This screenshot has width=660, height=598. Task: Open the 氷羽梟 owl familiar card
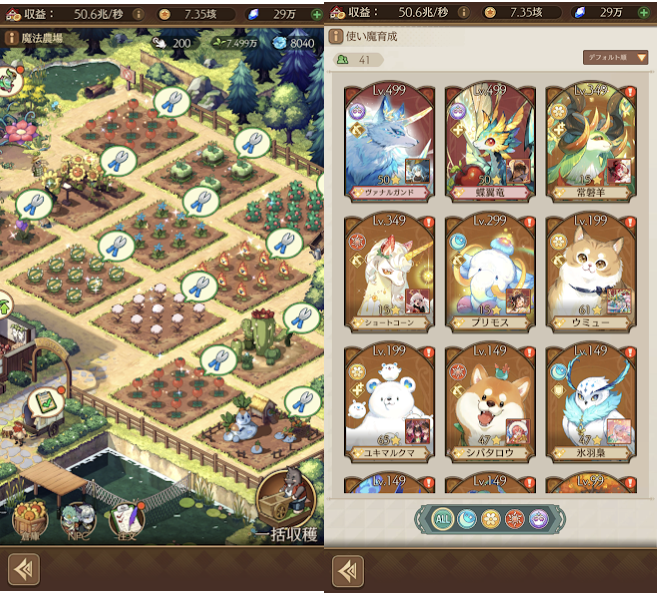click(x=591, y=402)
